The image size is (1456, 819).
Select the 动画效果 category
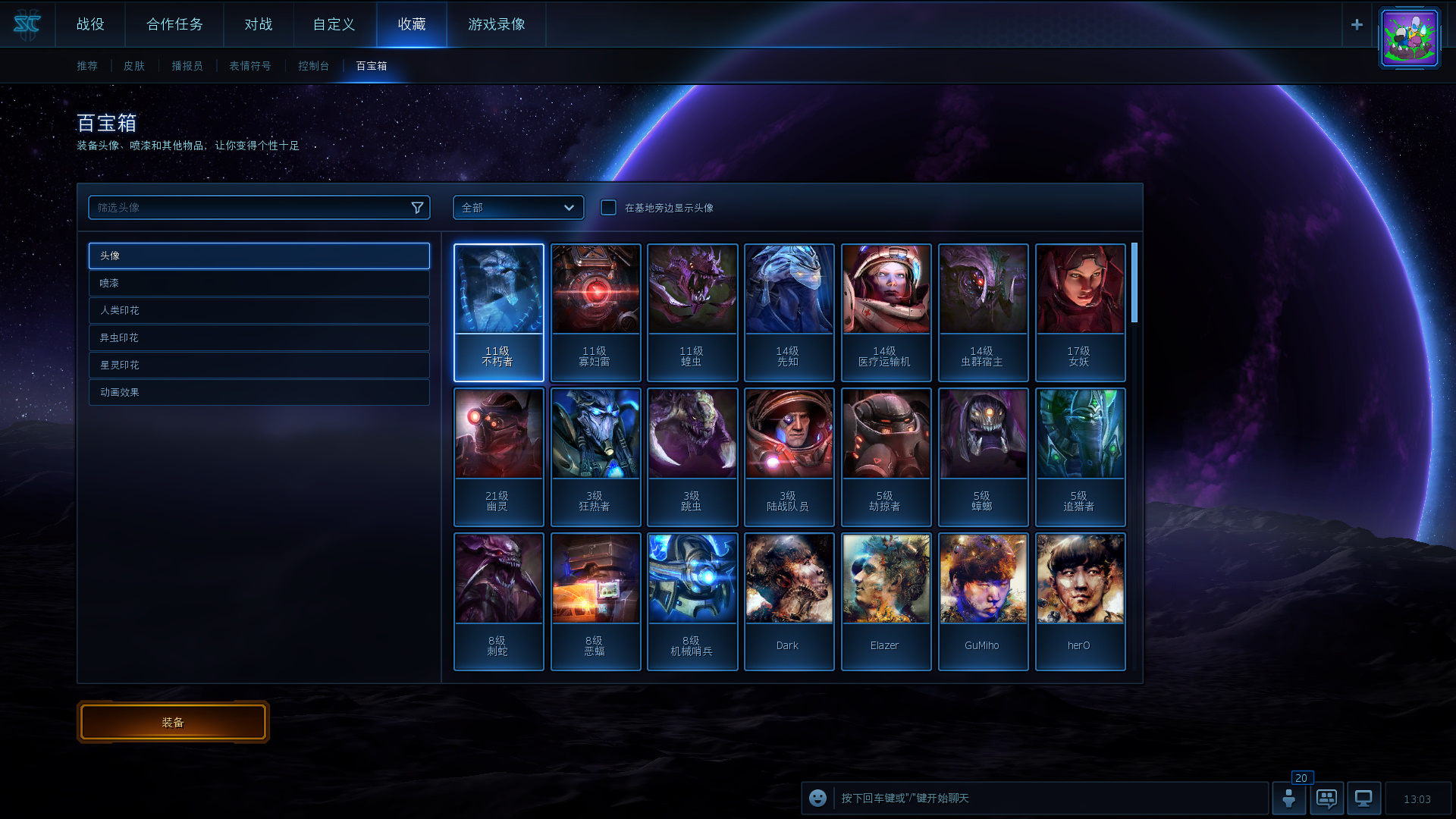[x=259, y=392]
